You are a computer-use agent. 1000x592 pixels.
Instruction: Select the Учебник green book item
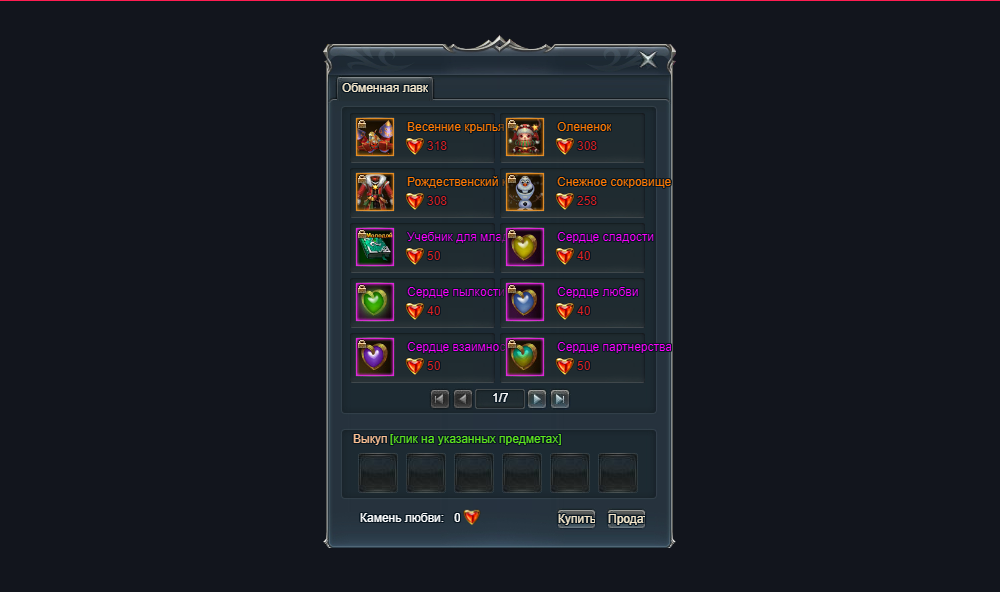coord(375,247)
